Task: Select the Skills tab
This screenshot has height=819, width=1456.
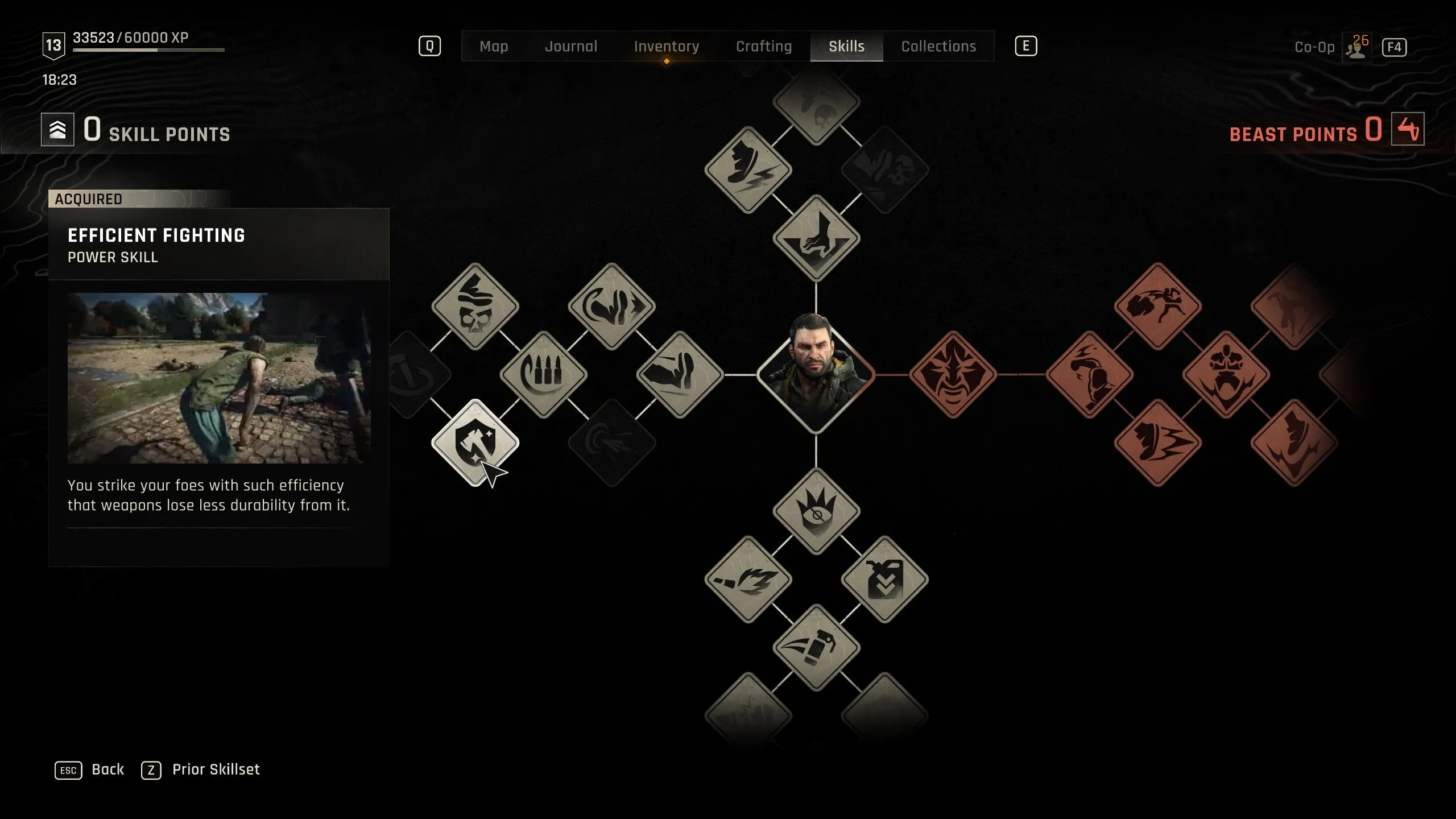Action: (x=846, y=46)
